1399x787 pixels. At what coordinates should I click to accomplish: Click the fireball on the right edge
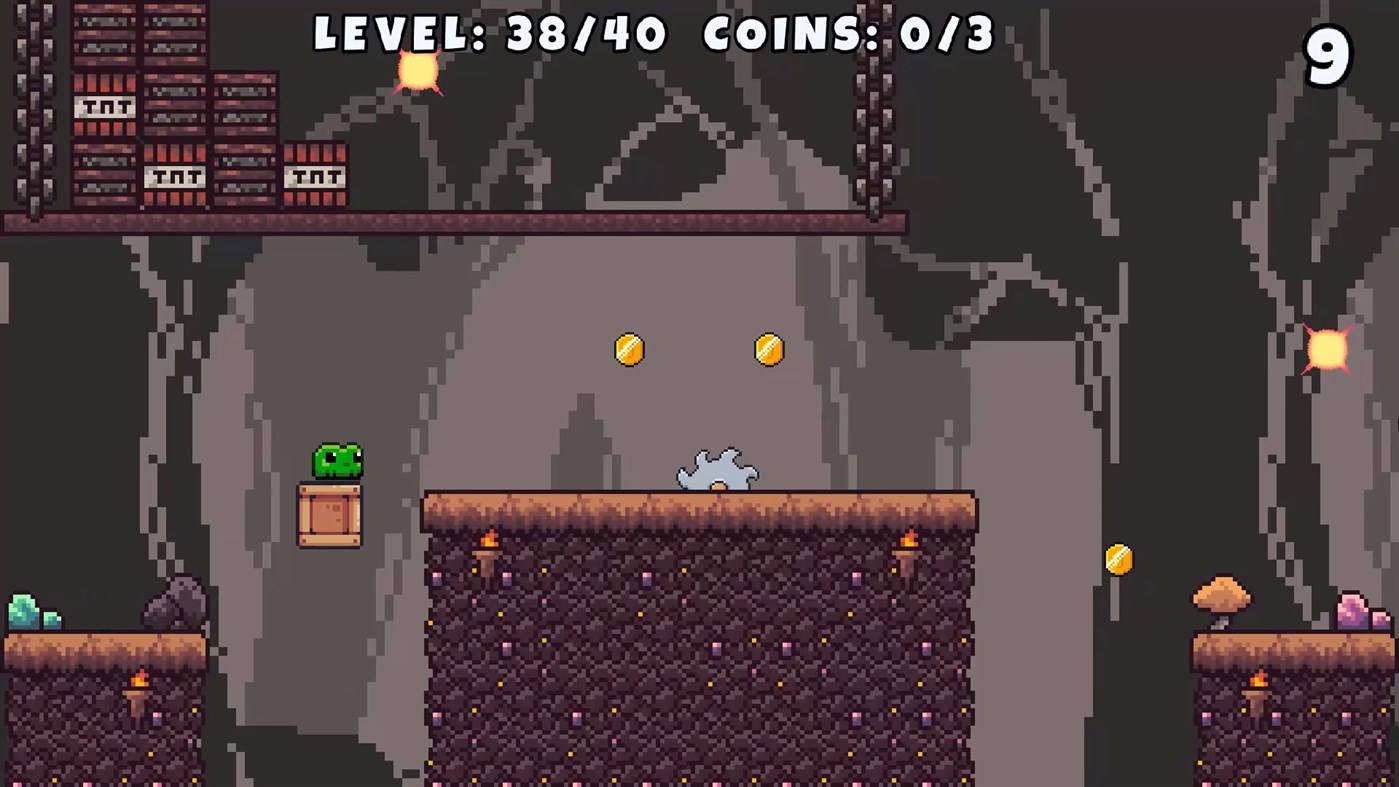coord(1327,350)
